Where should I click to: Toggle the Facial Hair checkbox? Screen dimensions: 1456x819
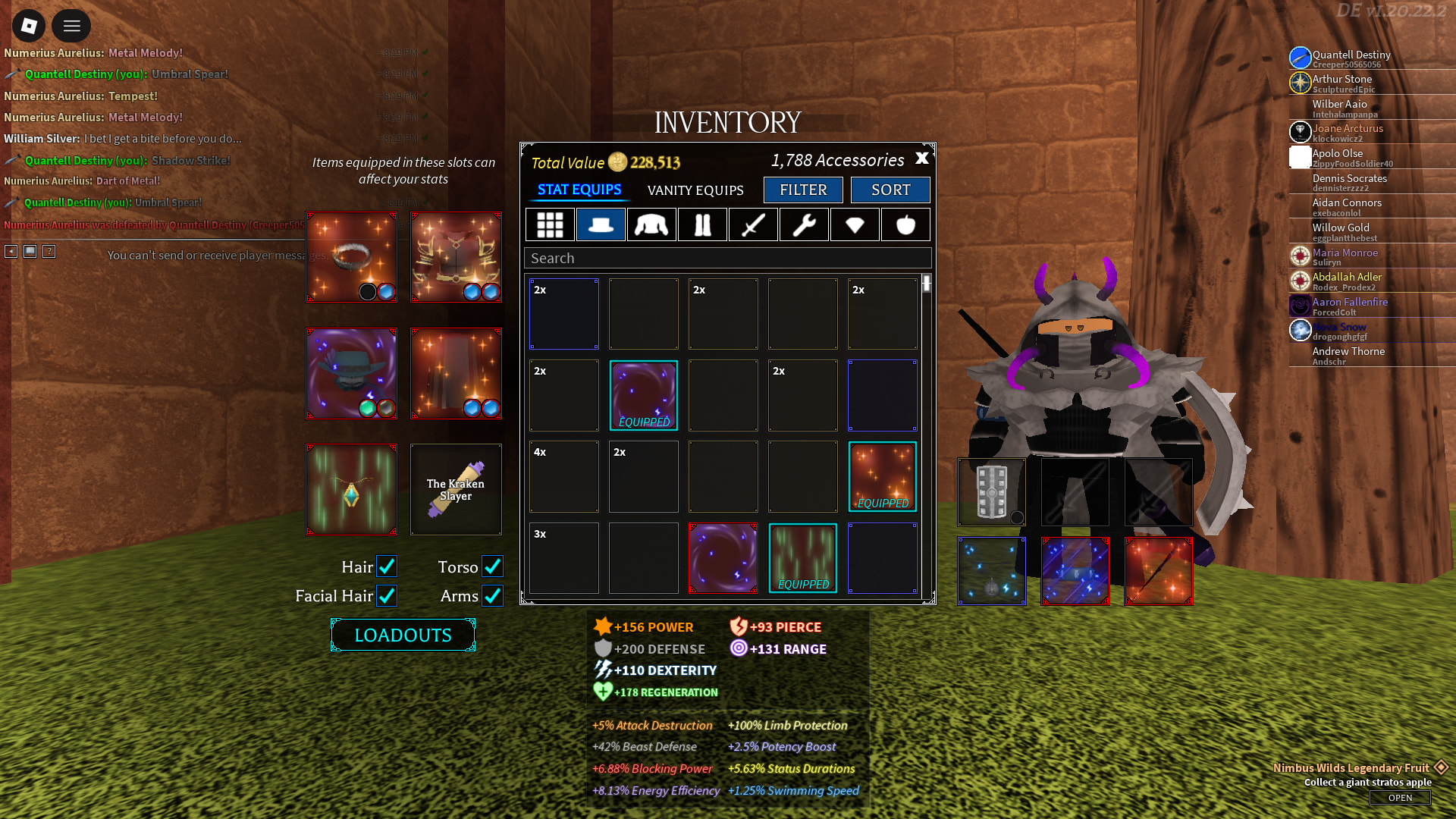click(x=387, y=596)
